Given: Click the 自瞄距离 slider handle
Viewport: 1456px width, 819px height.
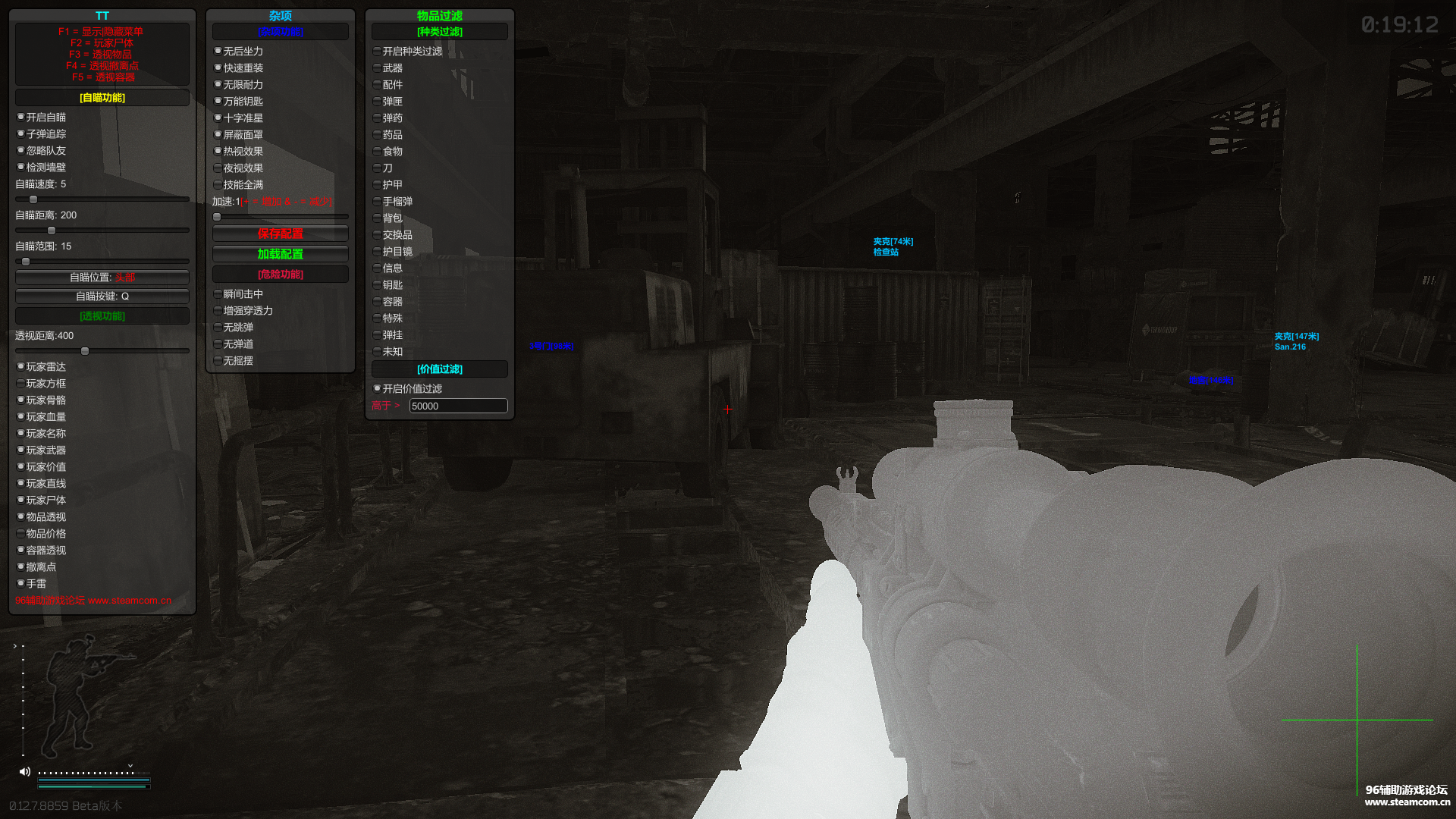Looking at the screenshot, I should point(52,231).
